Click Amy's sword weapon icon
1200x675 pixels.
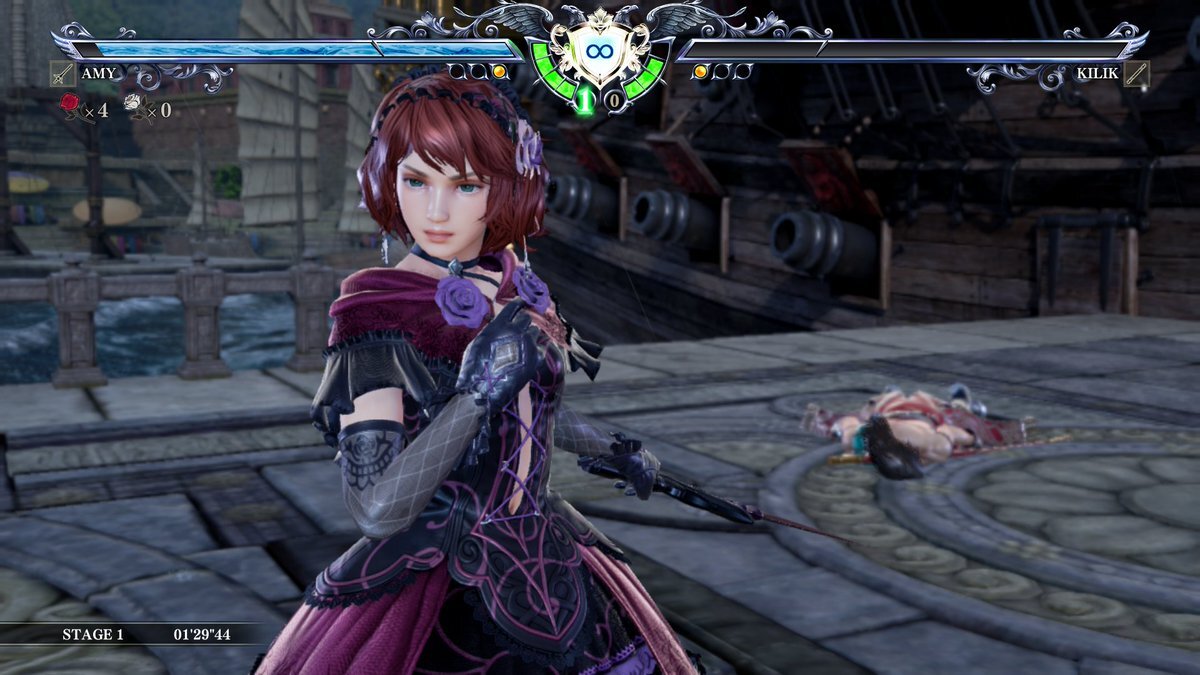tap(62, 73)
